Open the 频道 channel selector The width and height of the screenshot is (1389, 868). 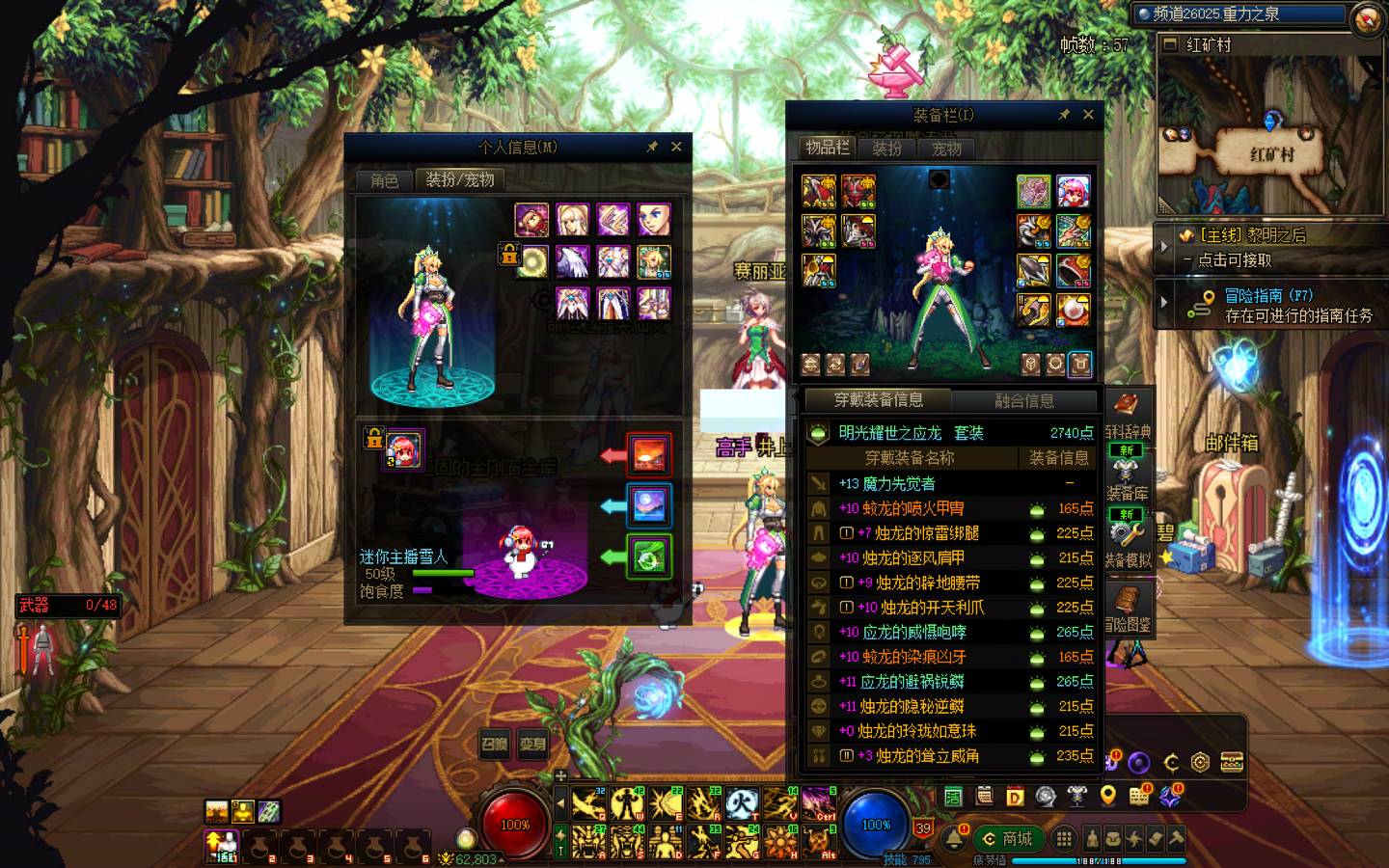[1239, 14]
